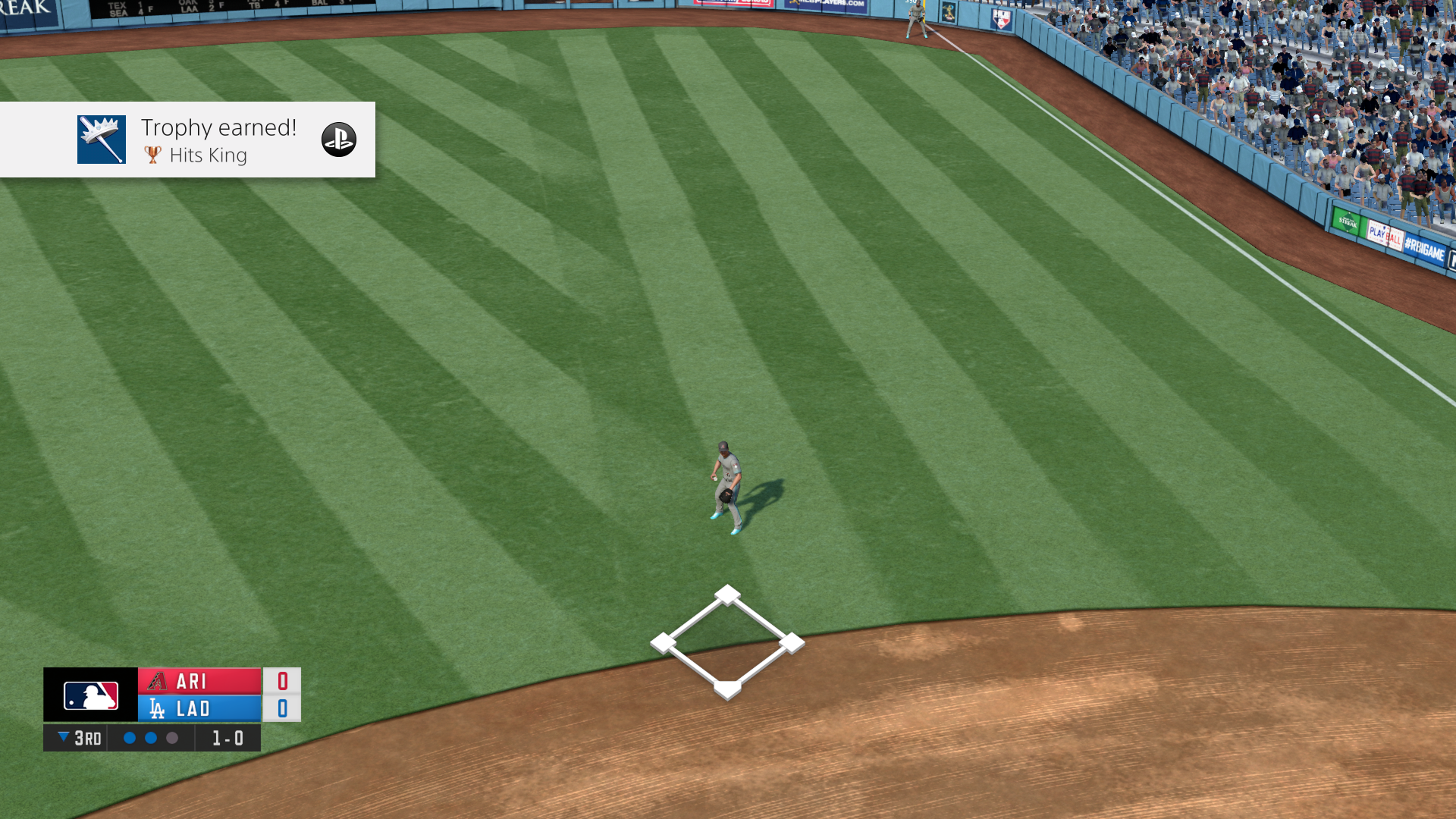1456x819 pixels.
Task: Click the MLB logo on the scoreboard
Action: click(89, 695)
